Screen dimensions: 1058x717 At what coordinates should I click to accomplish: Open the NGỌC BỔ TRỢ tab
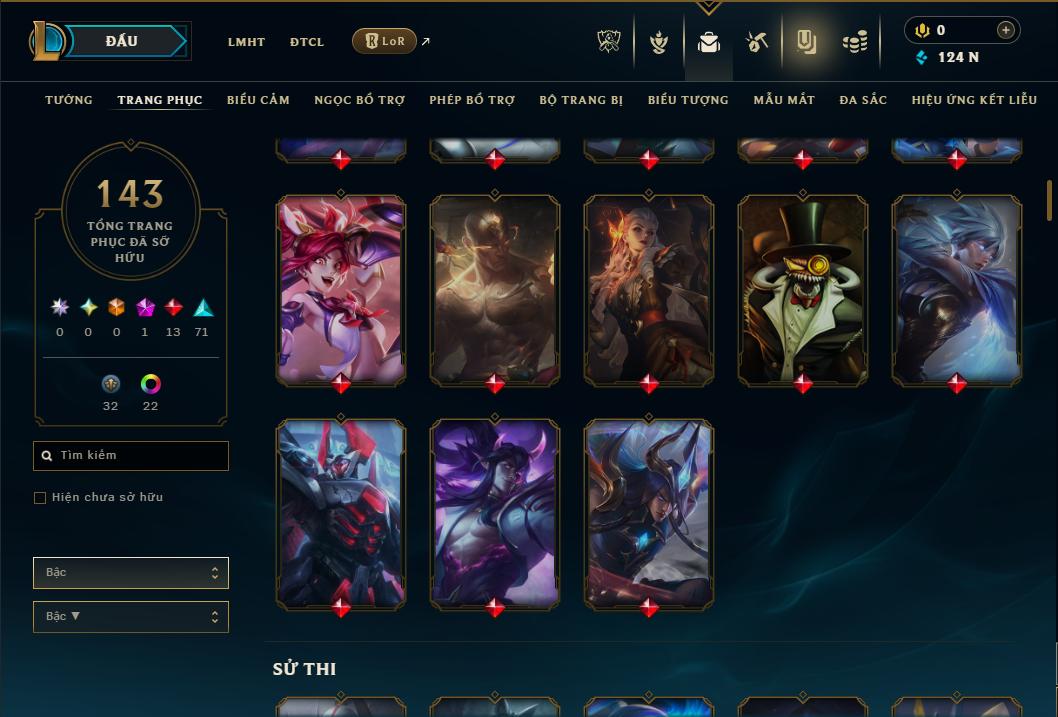[x=359, y=100]
